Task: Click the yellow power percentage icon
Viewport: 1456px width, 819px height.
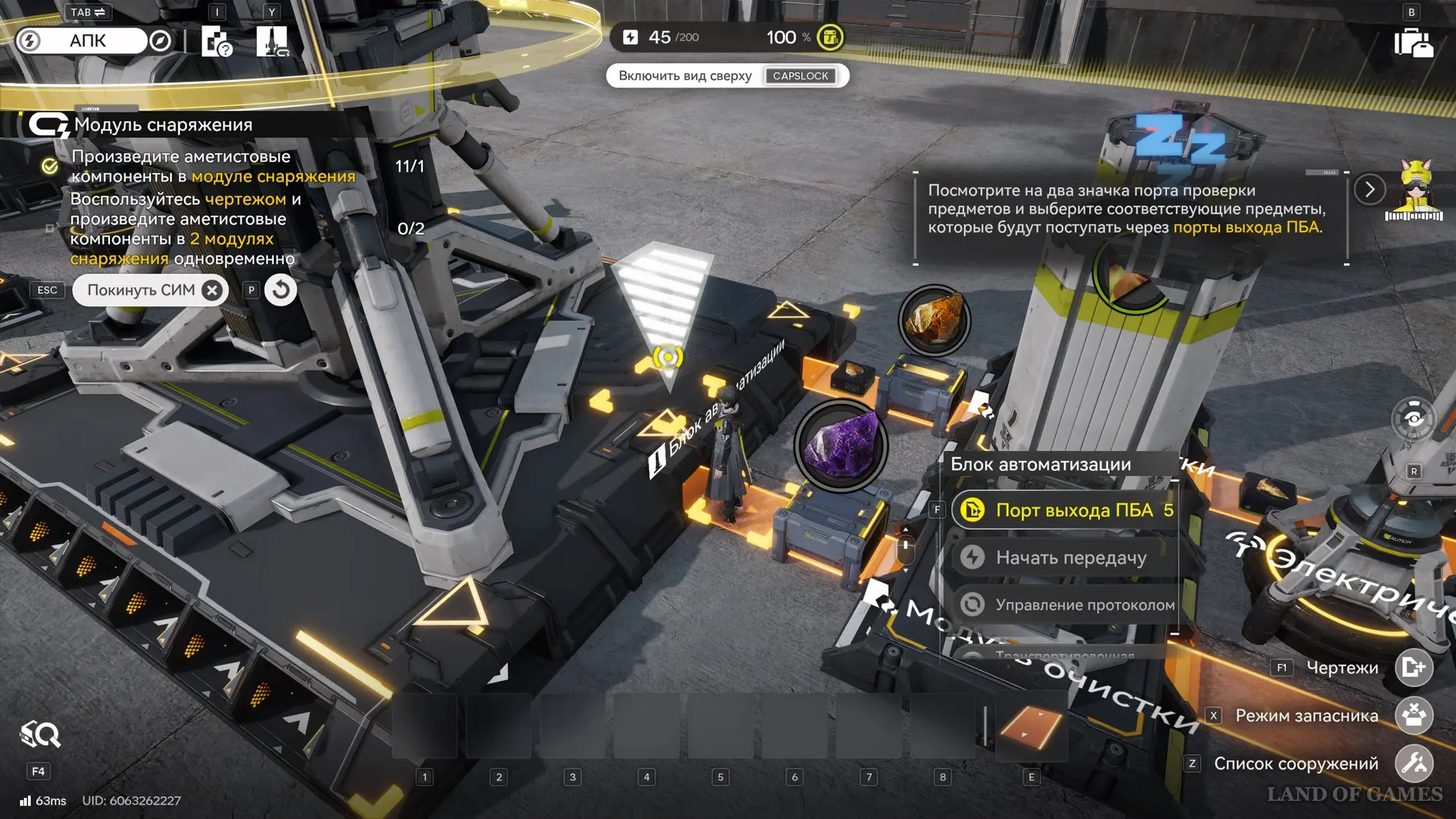Action: pos(830,37)
